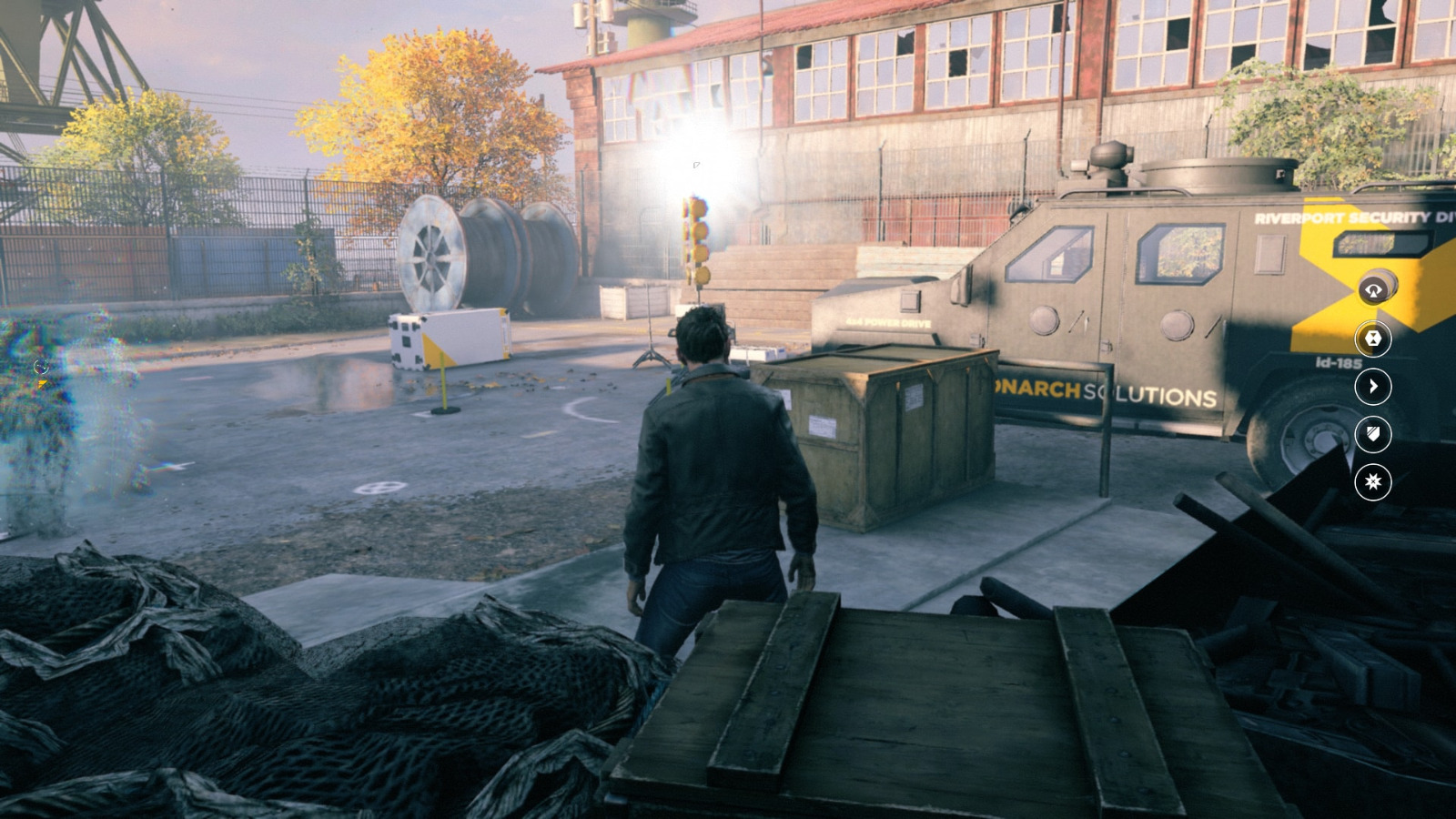This screenshot has width=1456, height=819.
Task: Toggle the bottom shield-shaped ability on
Action: 1373,436
